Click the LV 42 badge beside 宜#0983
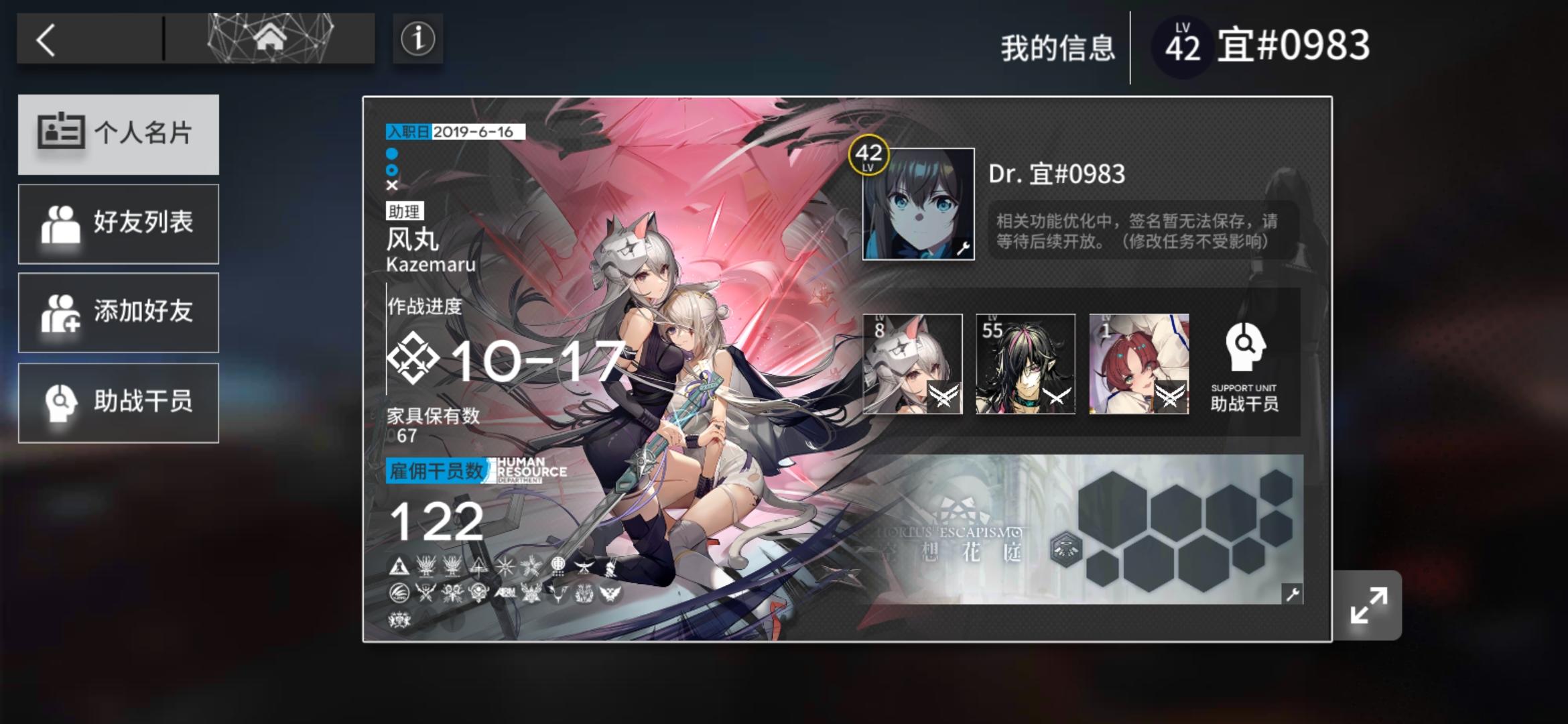The image size is (1568, 724). [1181, 46]
